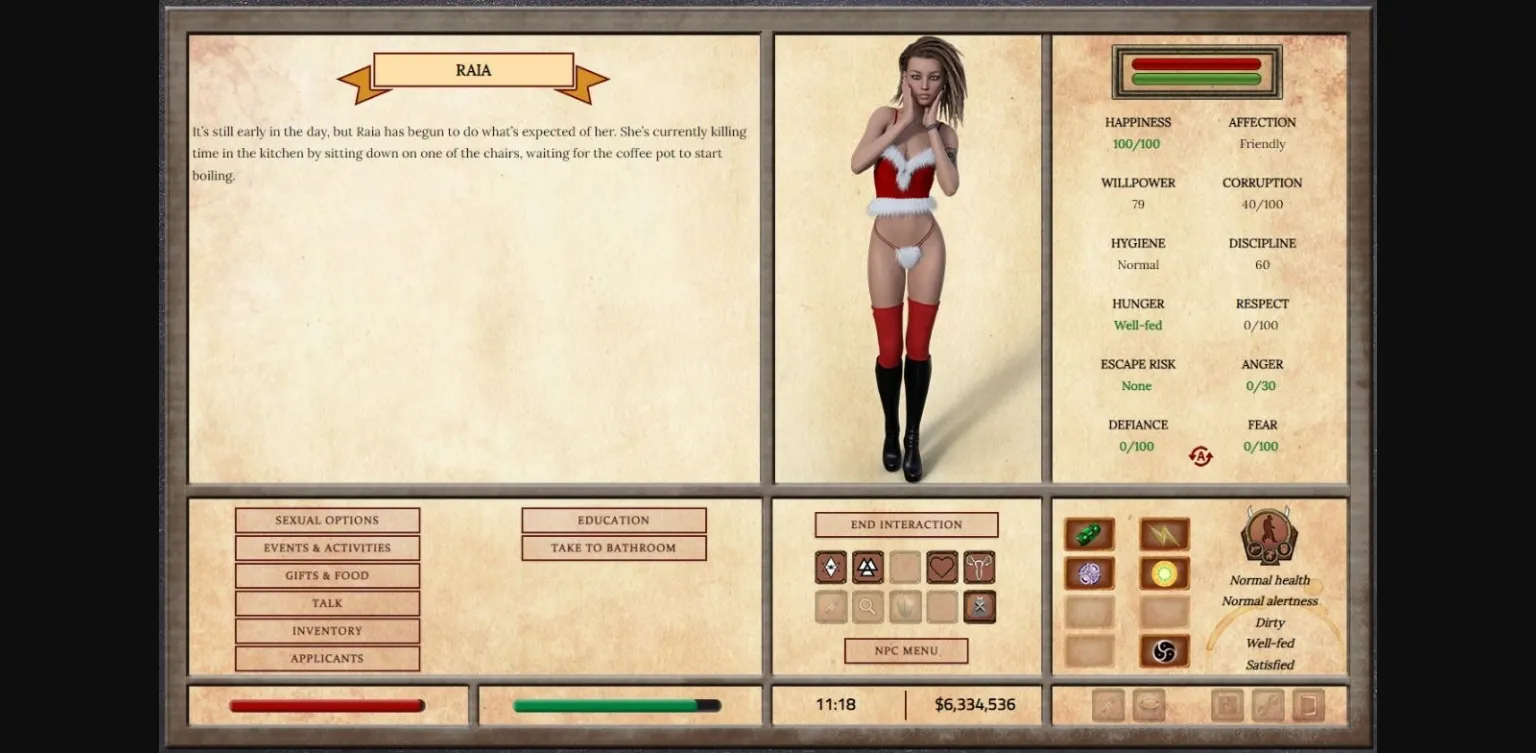
Task: Open the SEXUAL OPTIONS menu
Action: point(327,519)
